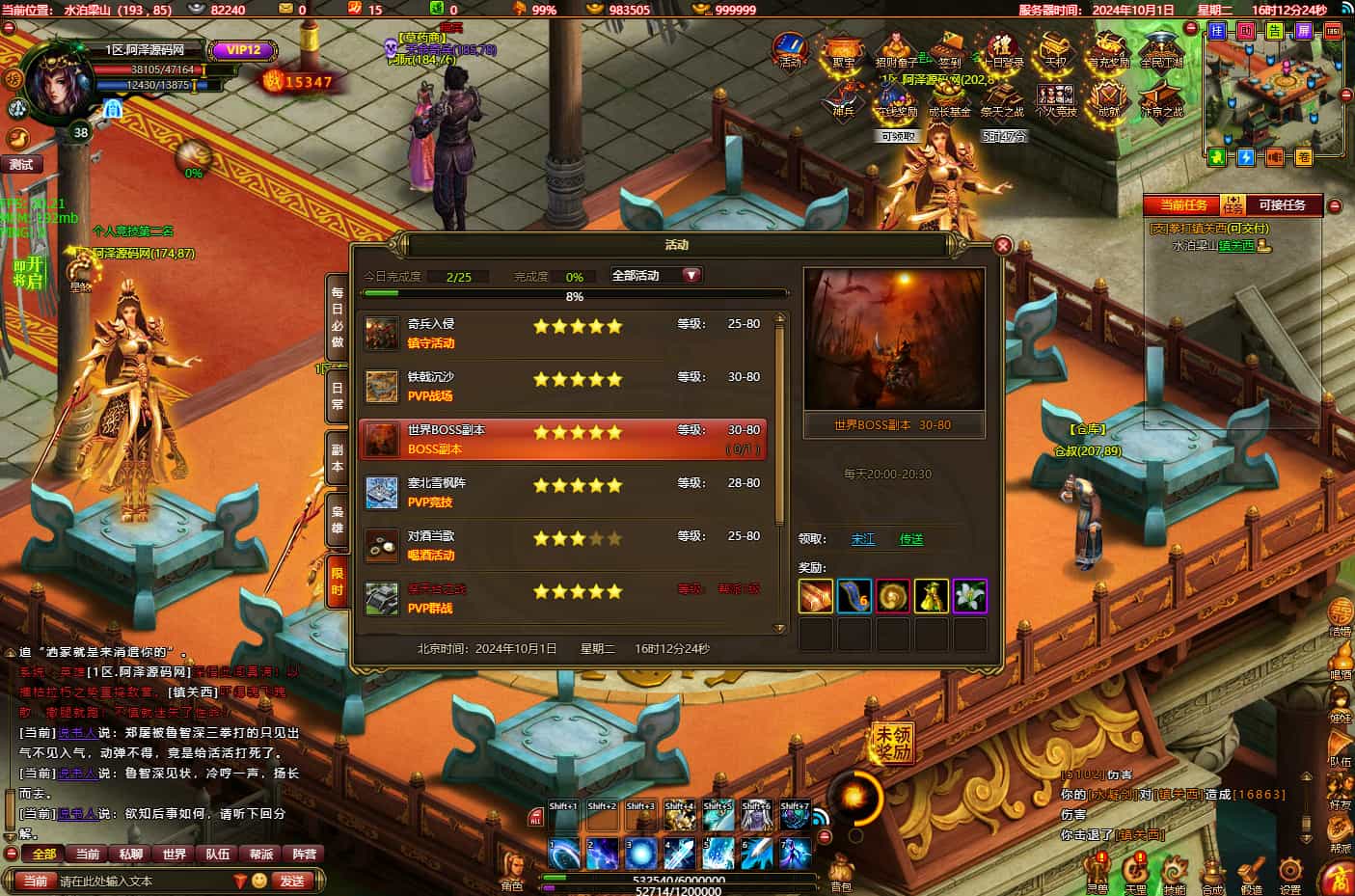Choose the 塞北雪飒阵 PVP竞技 activity
This screenshot has height=896, width=1355.
tap(562, 493)
